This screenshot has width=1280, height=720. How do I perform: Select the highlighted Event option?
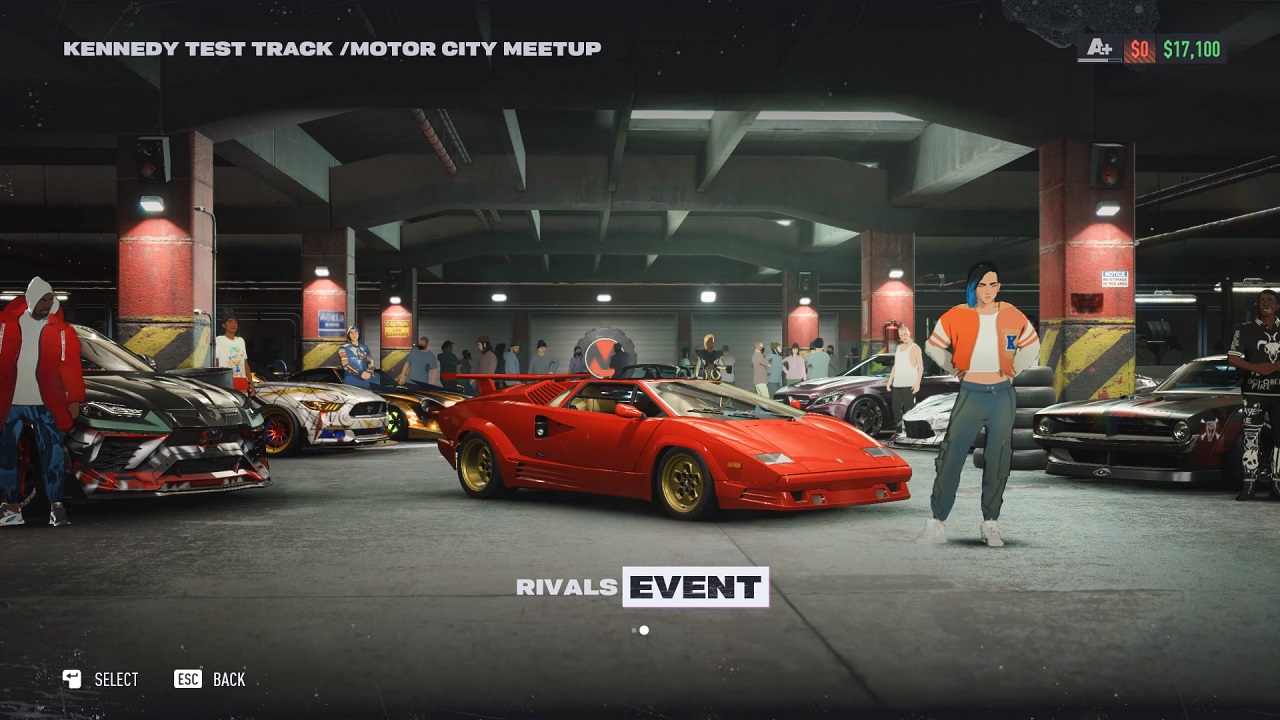(695, 588)
